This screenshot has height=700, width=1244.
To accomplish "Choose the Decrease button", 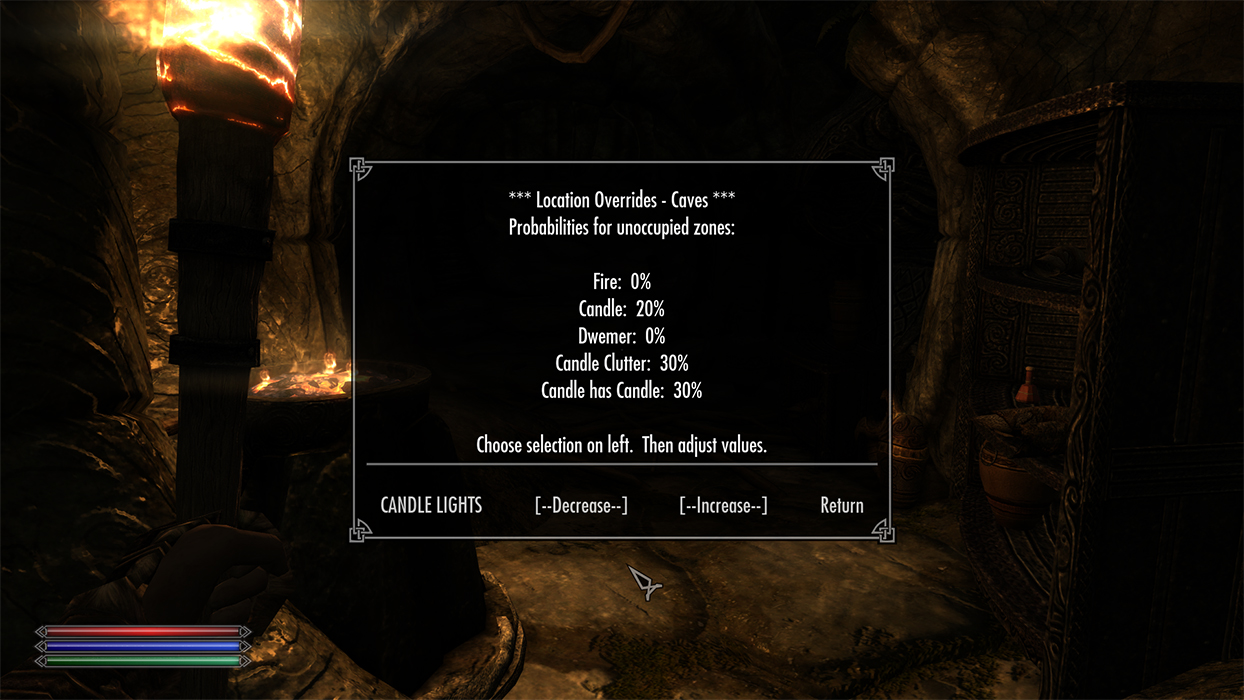I will [581, 505].
